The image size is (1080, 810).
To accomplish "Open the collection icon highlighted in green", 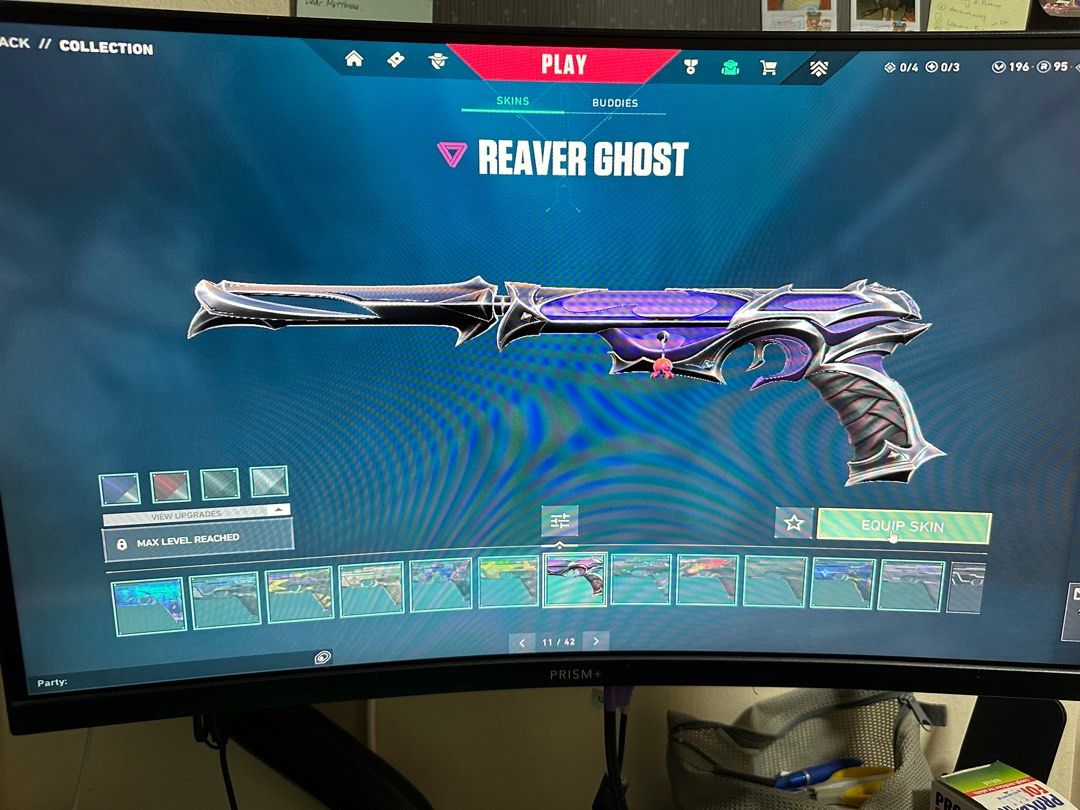I will (x=730, y=68).
